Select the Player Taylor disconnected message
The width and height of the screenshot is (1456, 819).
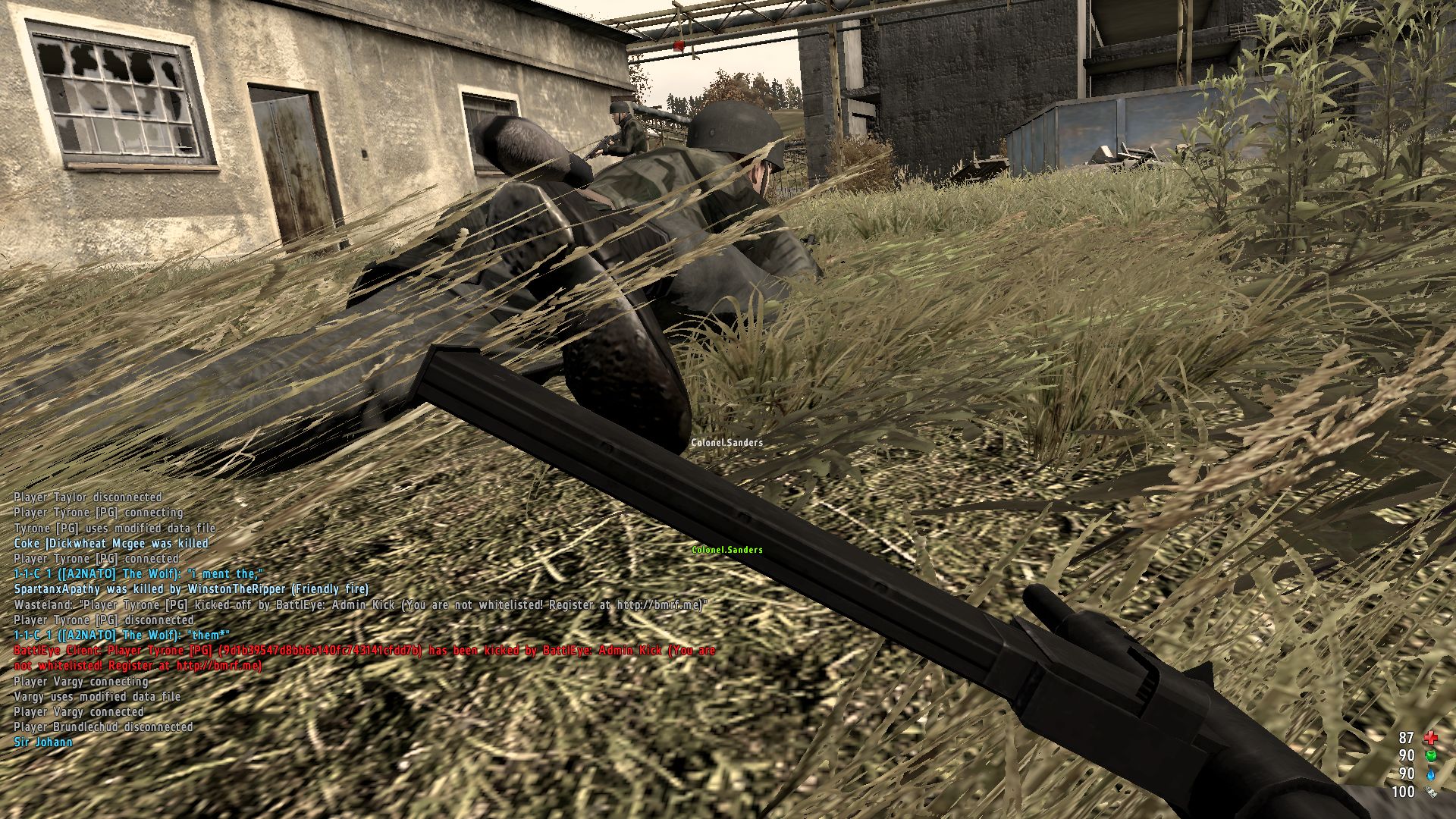click(x=87, y=497)
